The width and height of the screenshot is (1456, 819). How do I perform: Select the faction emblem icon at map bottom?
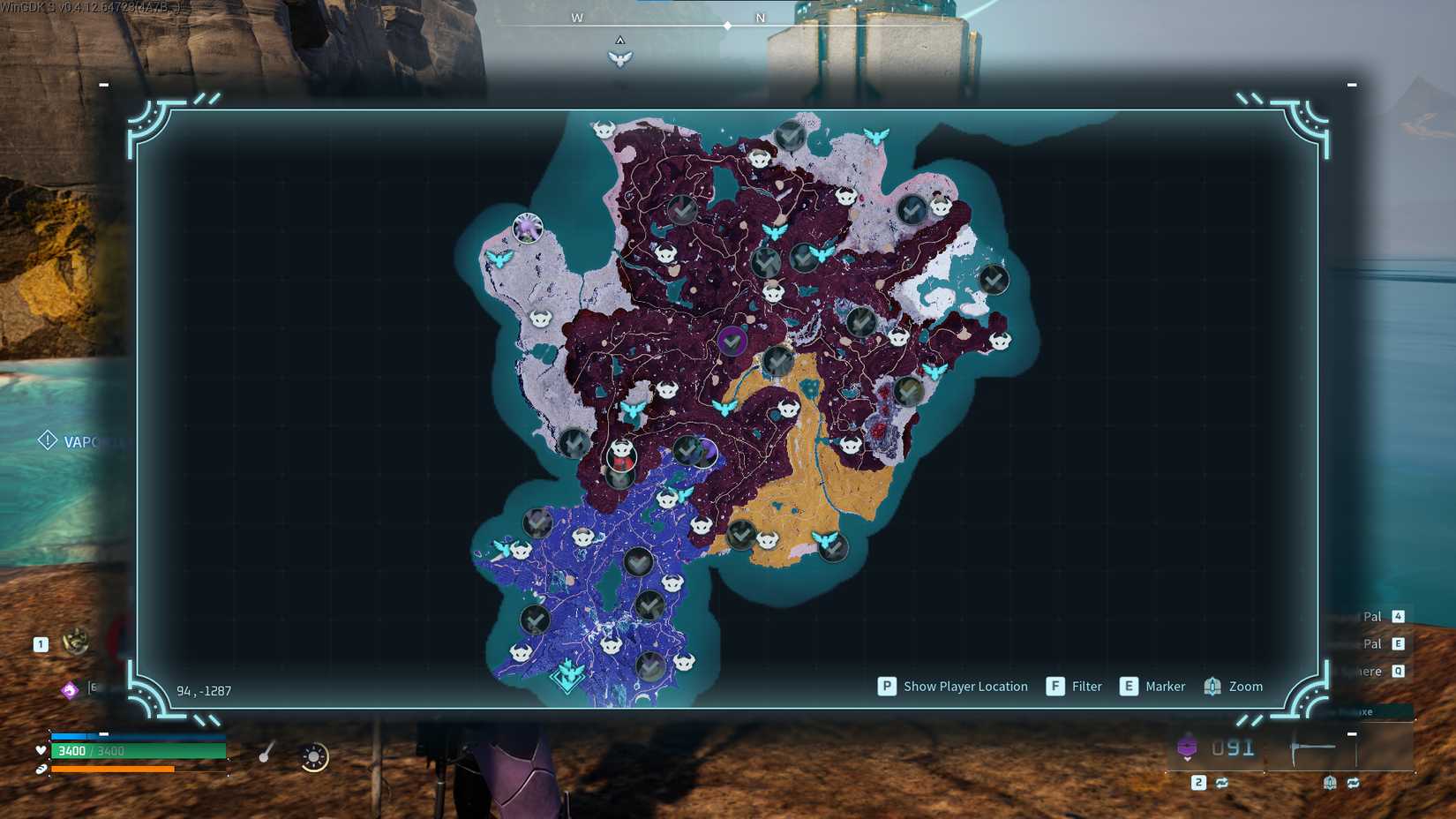(x=567, y=675)
